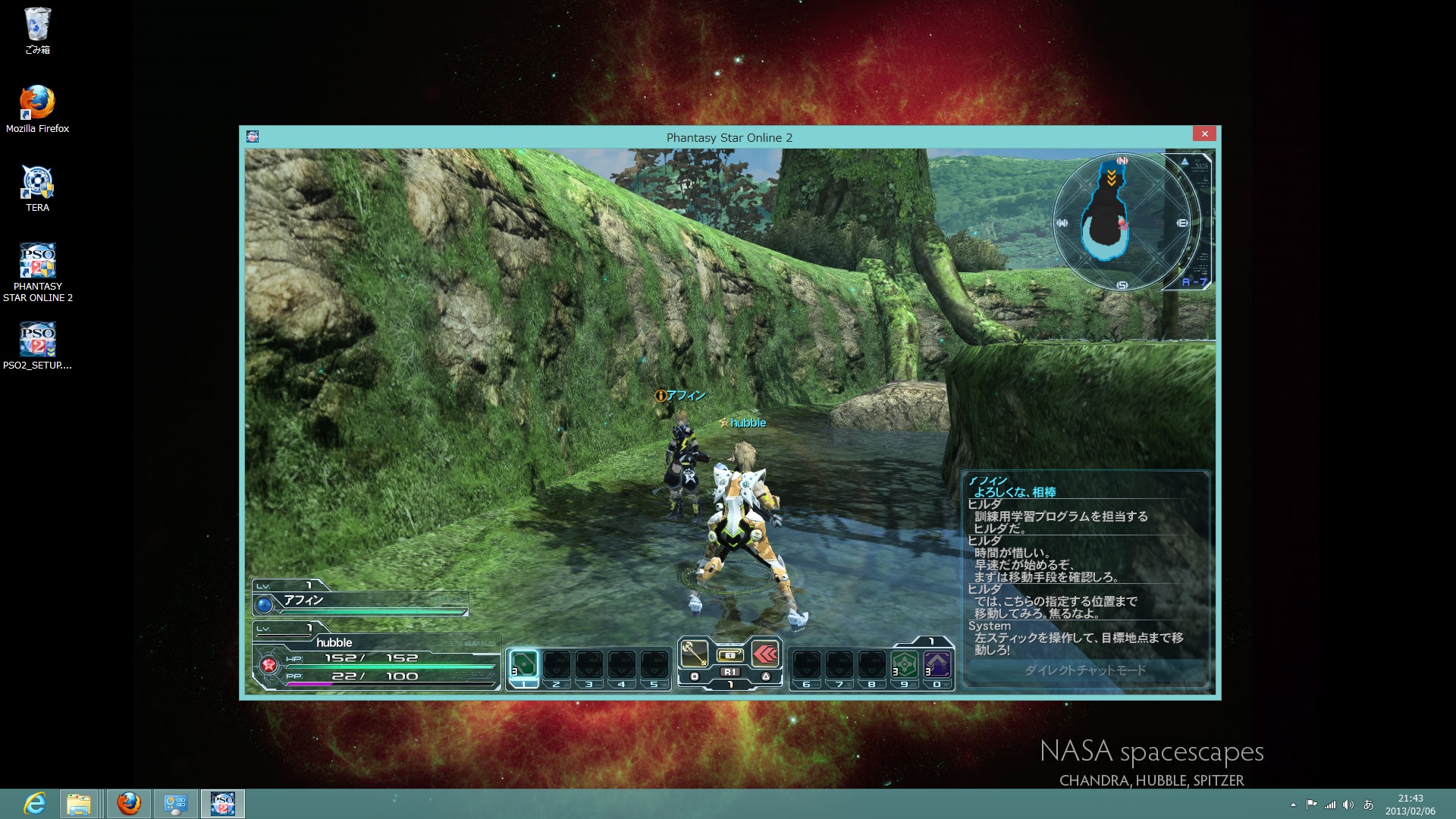This screenshot has width=1456, height=819.
Task: Activate the purple arrow item in slot 0
Action: (x=937, y=665)
